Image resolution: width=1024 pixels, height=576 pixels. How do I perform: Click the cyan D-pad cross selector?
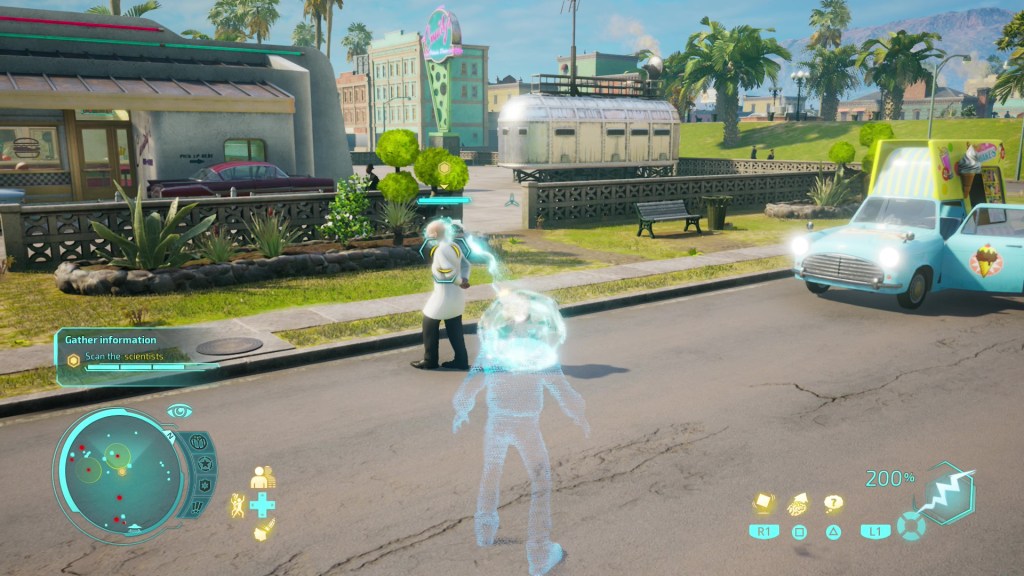[263, 504]
